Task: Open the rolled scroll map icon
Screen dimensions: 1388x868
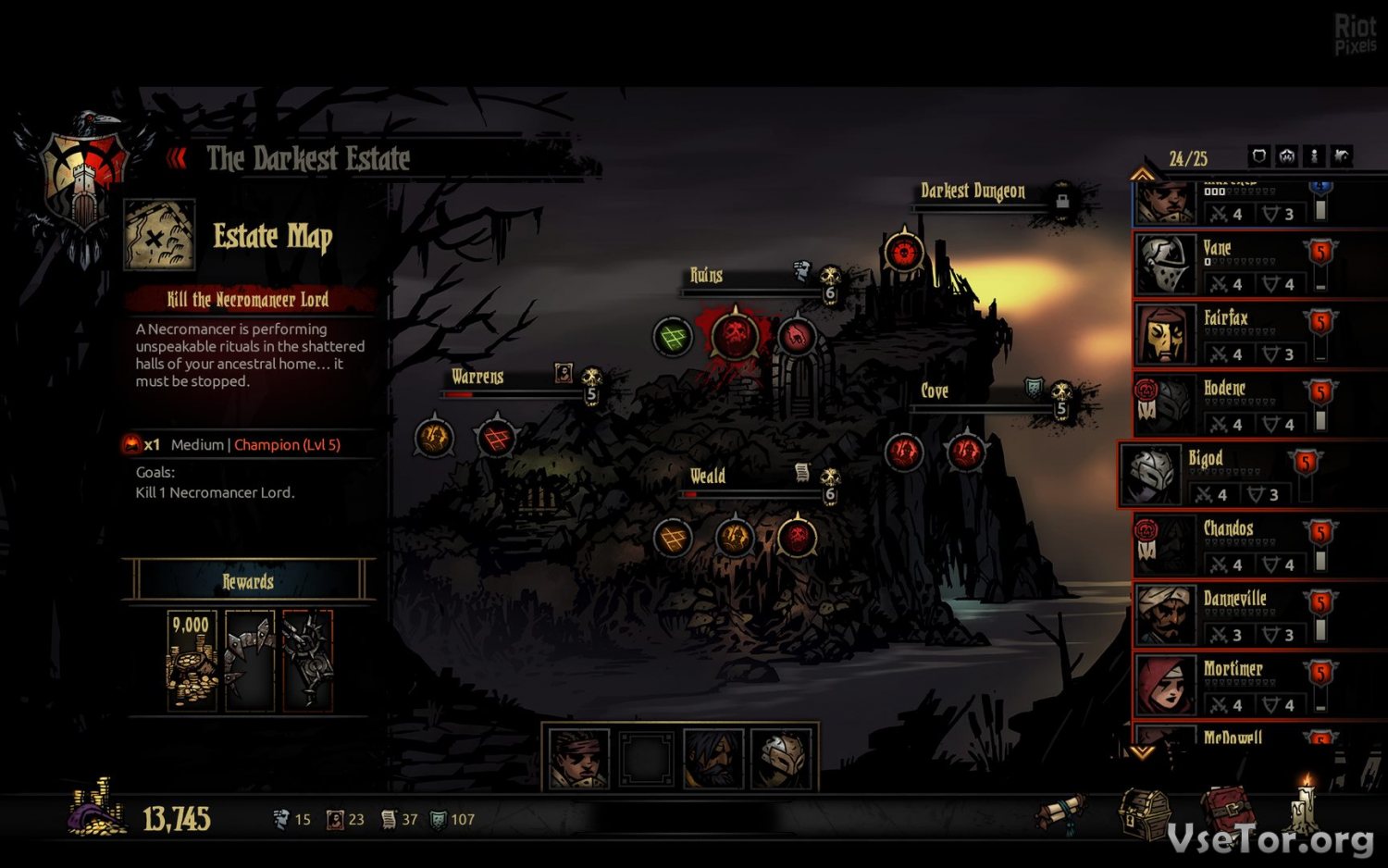Action: click(1060, 812)
